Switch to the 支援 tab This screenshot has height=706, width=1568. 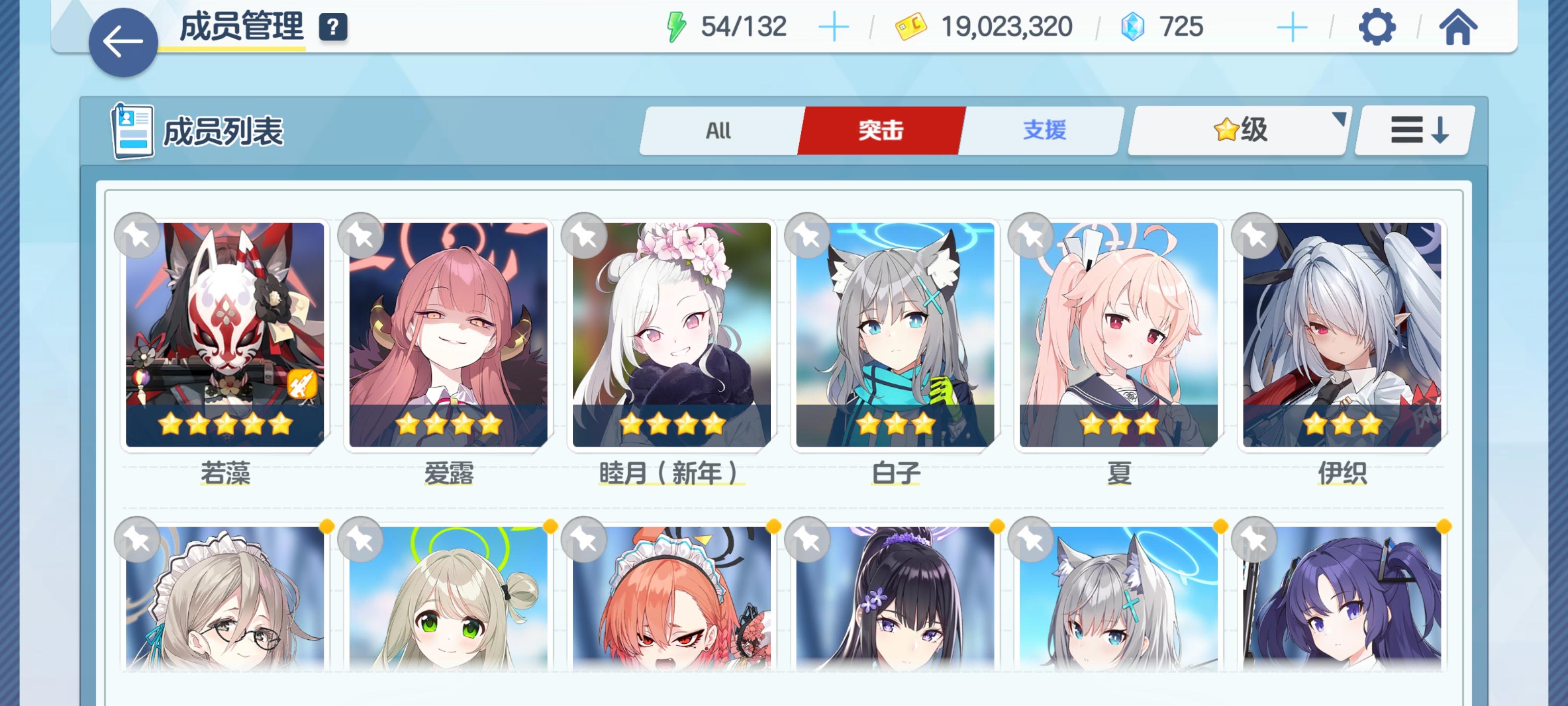[1043, 130]
